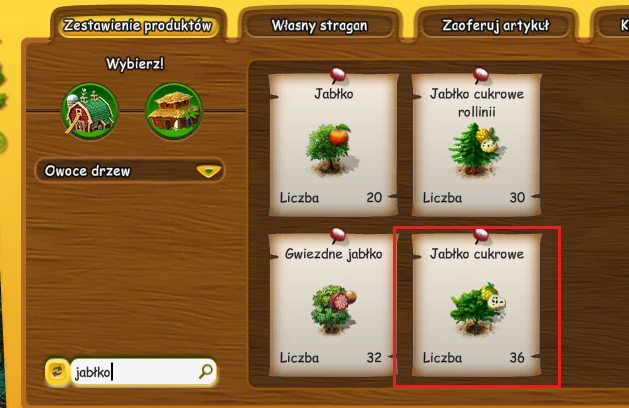This screenshot has height=408, width=629.
Task: Click the yellow refresh button beside search
Action: pyautogui.click(x=57, y=373)
